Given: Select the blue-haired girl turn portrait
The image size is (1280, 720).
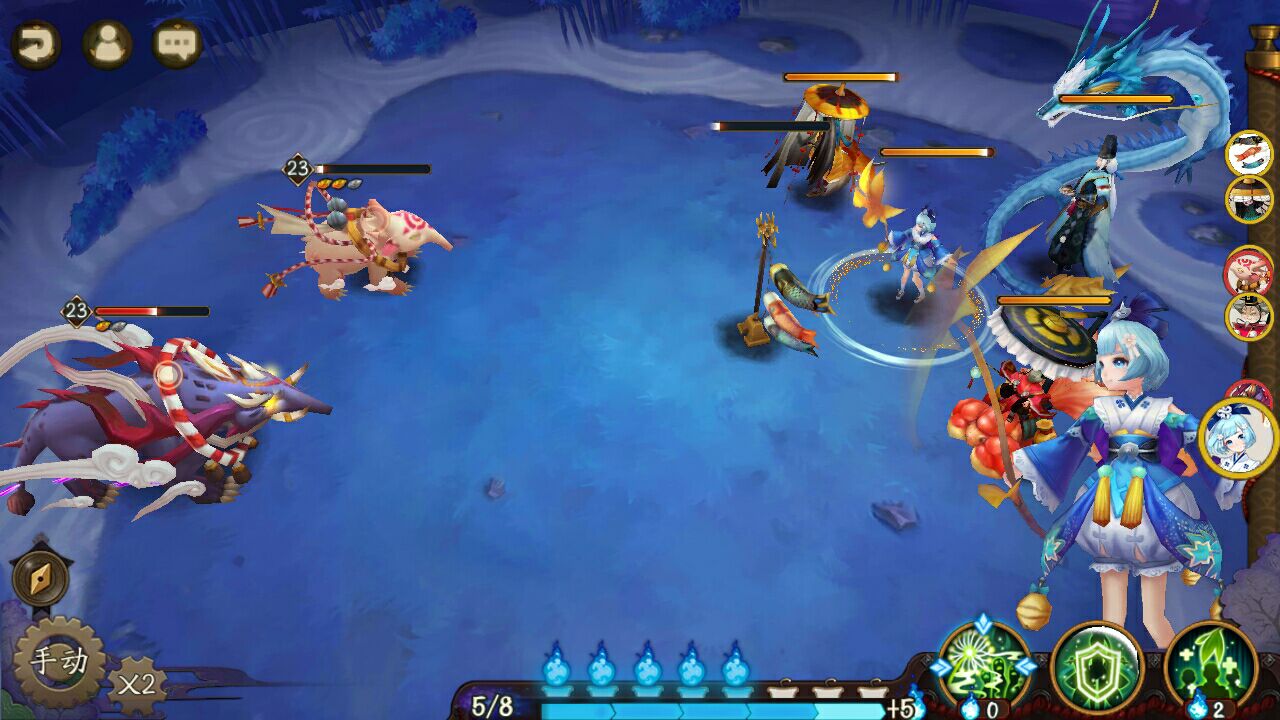Looking at the screenshot, I should click(x=1238, y=438).
